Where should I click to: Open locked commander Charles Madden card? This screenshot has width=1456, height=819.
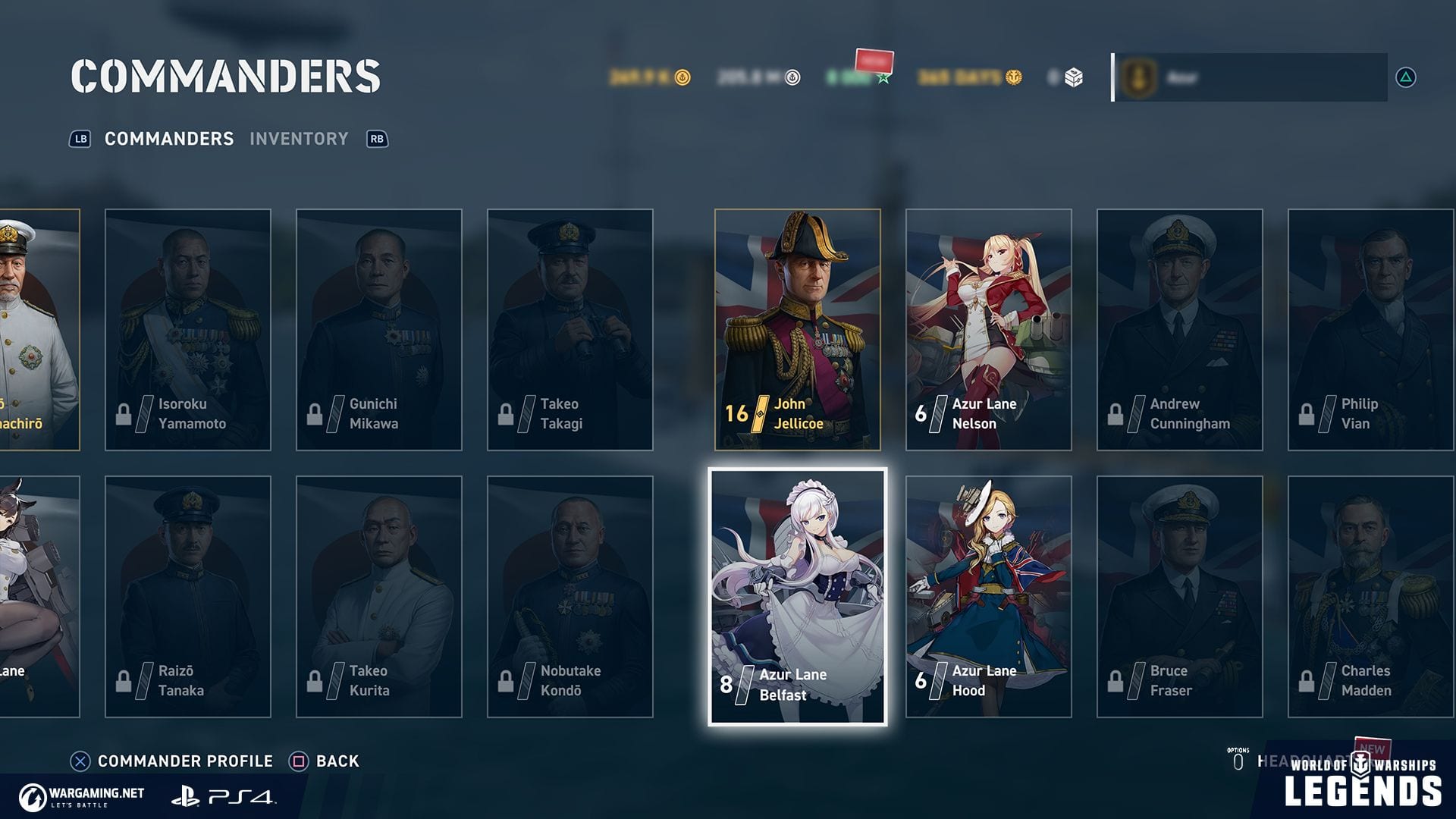tap(1370, 597)
